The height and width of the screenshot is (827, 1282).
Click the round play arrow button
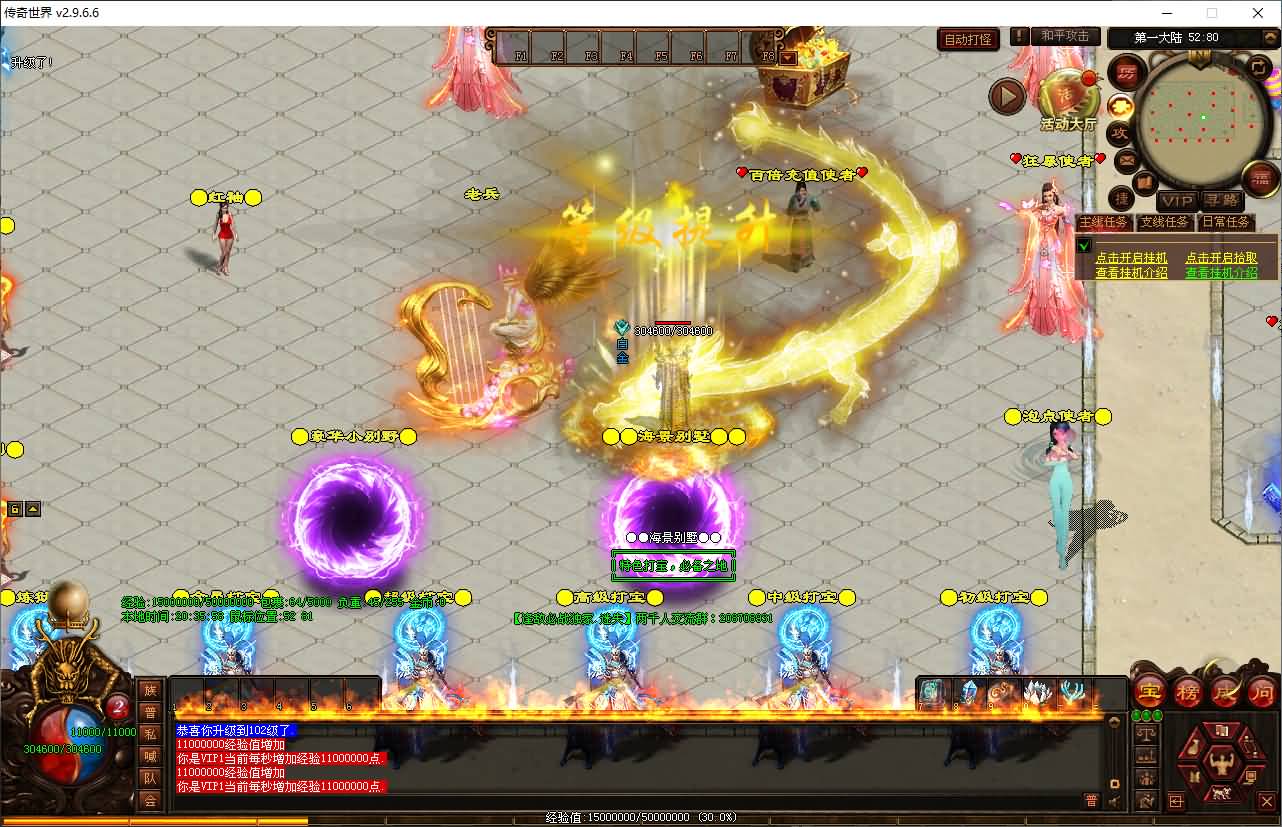(1007, 96)
